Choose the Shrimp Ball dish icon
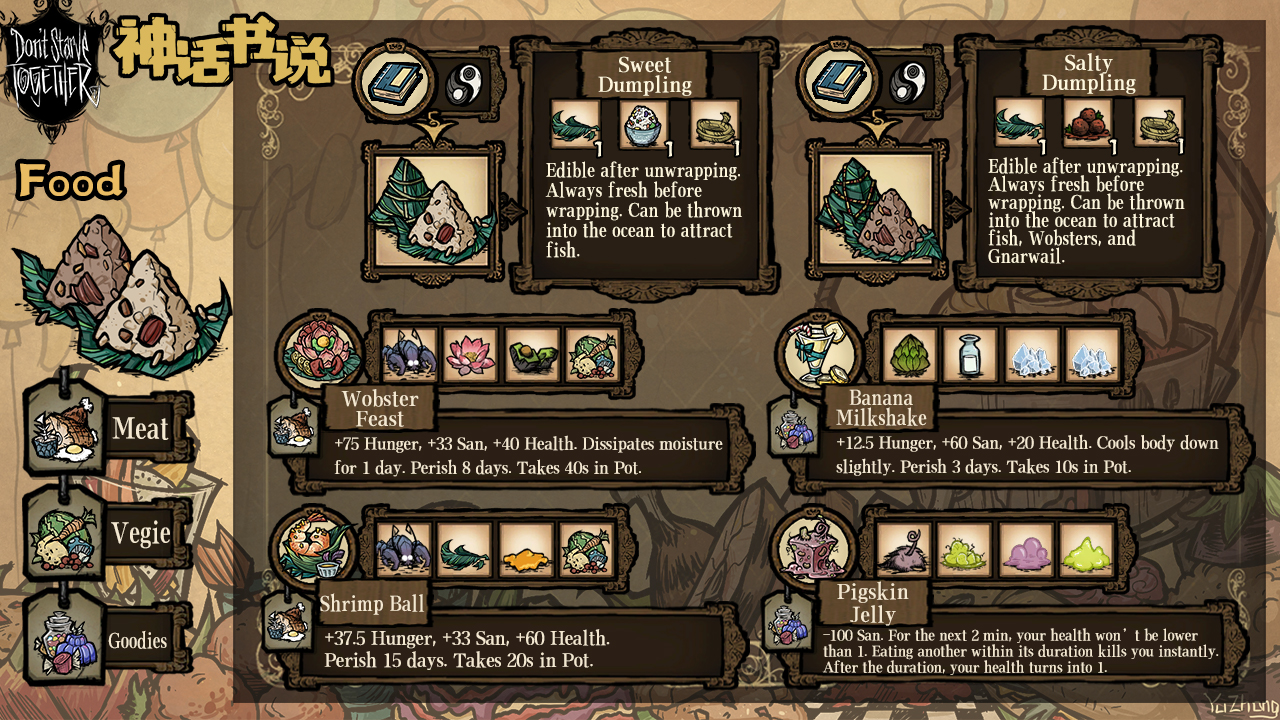The height and width of the screenshot is (720, 1280). [x=314, y=546]
